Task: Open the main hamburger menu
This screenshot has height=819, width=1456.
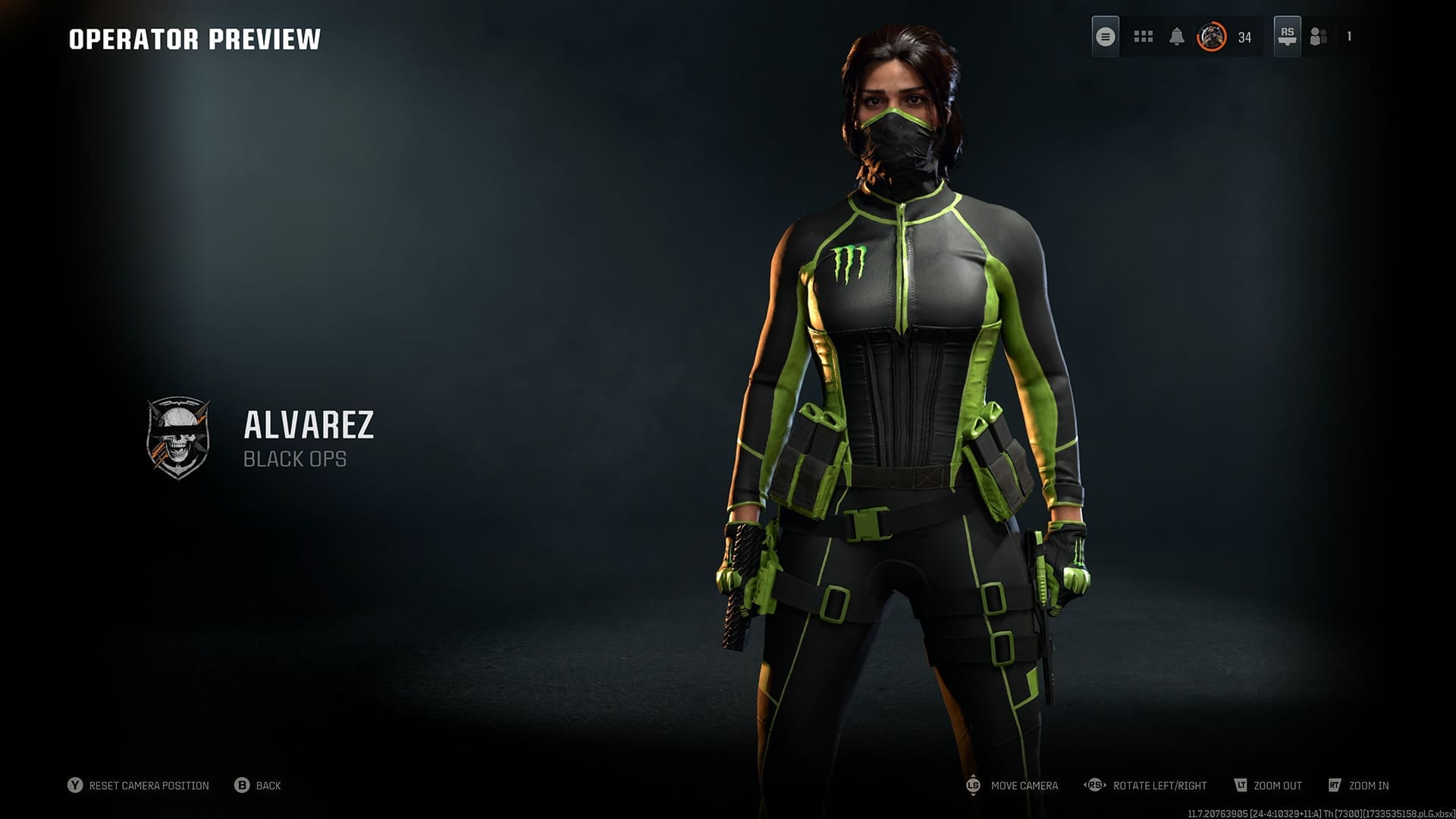Action: tap(1106, 36)
